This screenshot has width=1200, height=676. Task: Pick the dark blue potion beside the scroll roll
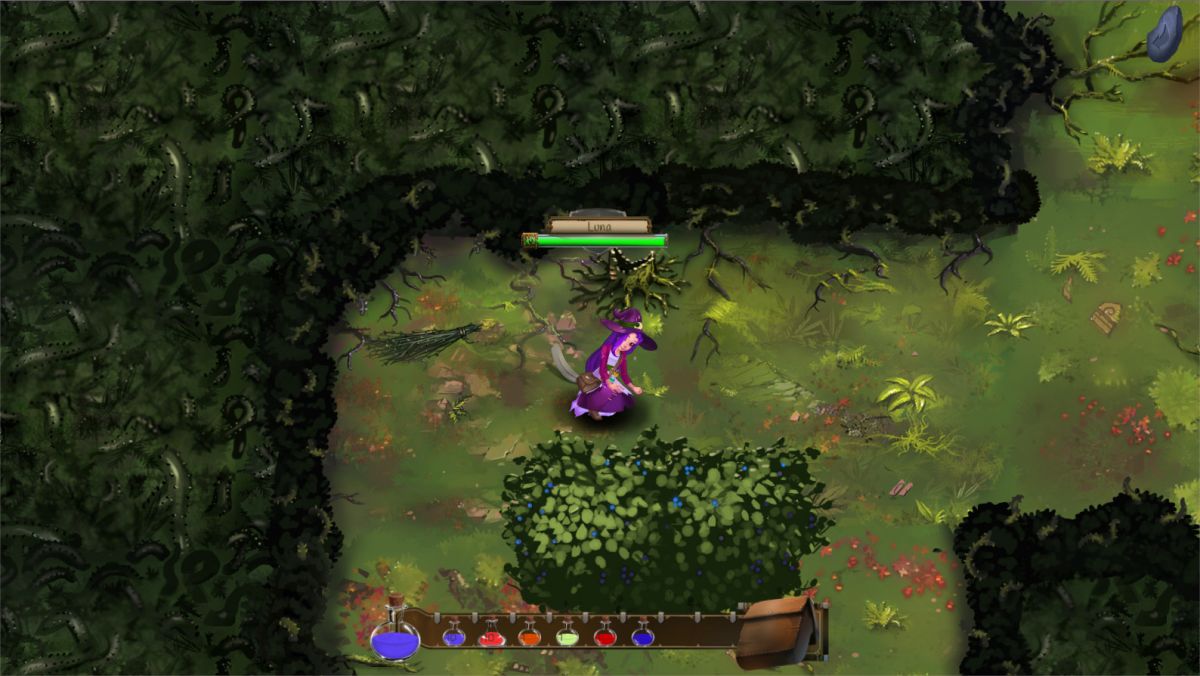point(642,634)
